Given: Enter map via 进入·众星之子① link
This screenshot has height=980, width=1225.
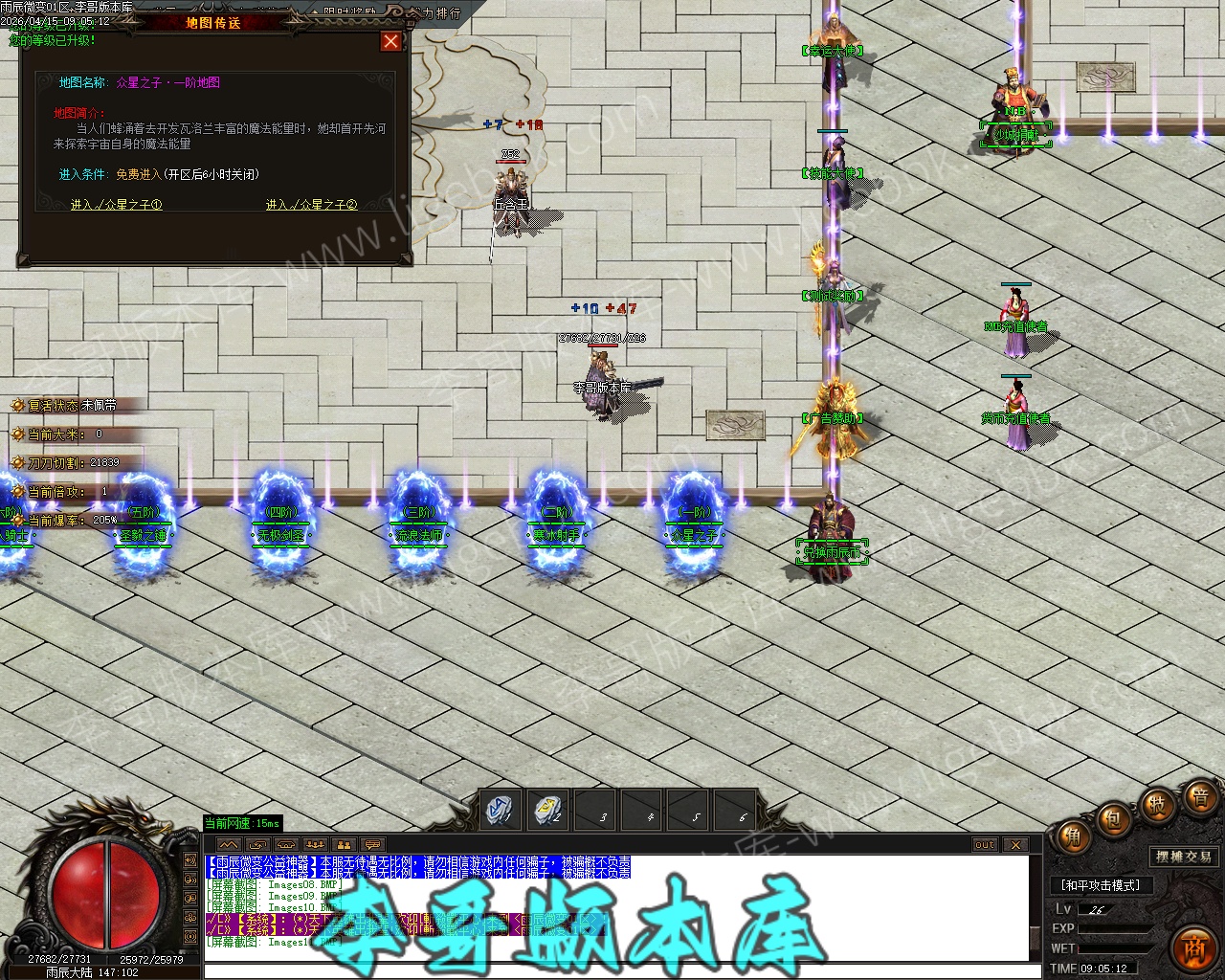Looking at the screenshot, I should (x=116, y=205).
